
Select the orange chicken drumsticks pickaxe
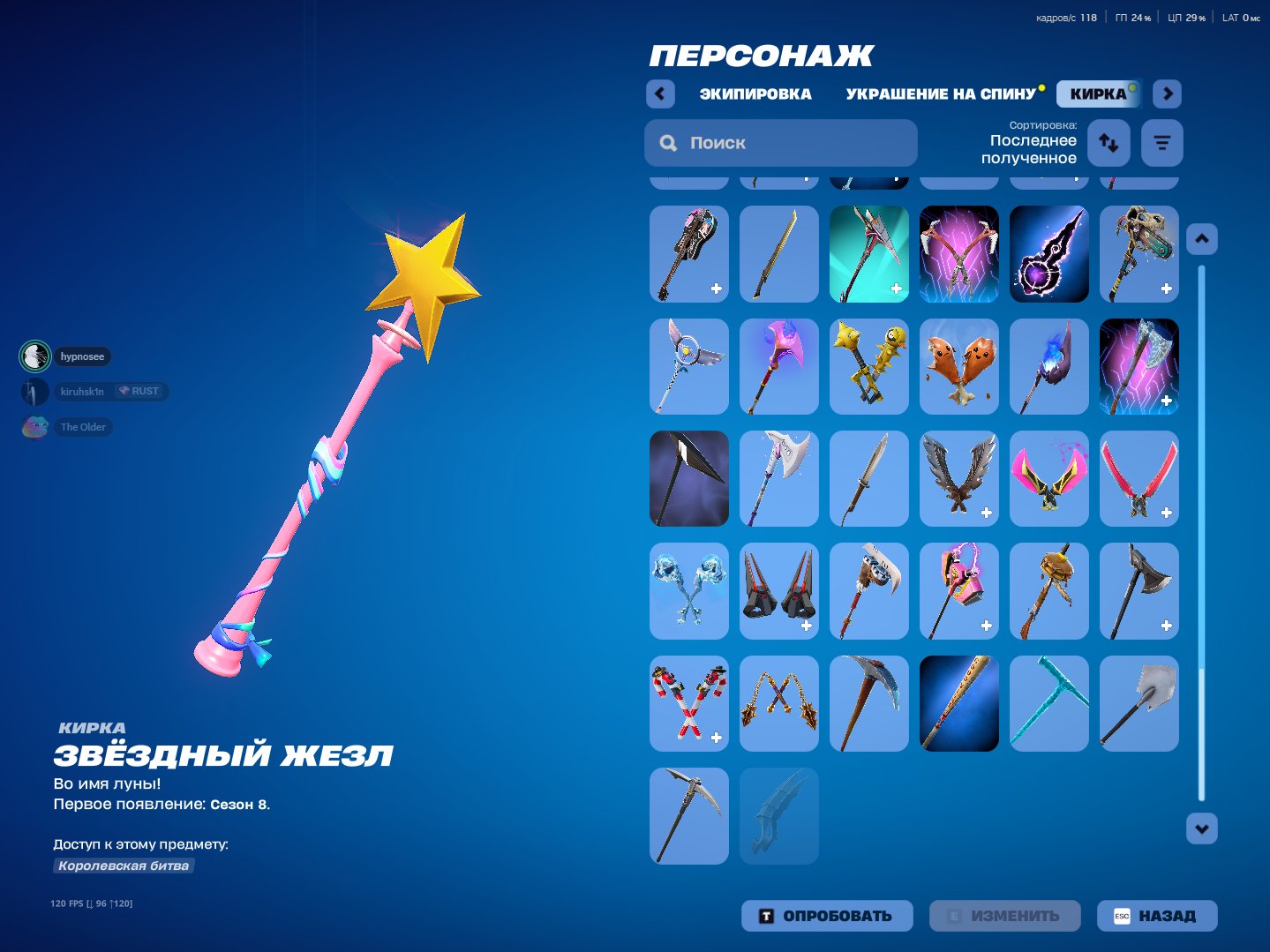[x=959, y=366]
